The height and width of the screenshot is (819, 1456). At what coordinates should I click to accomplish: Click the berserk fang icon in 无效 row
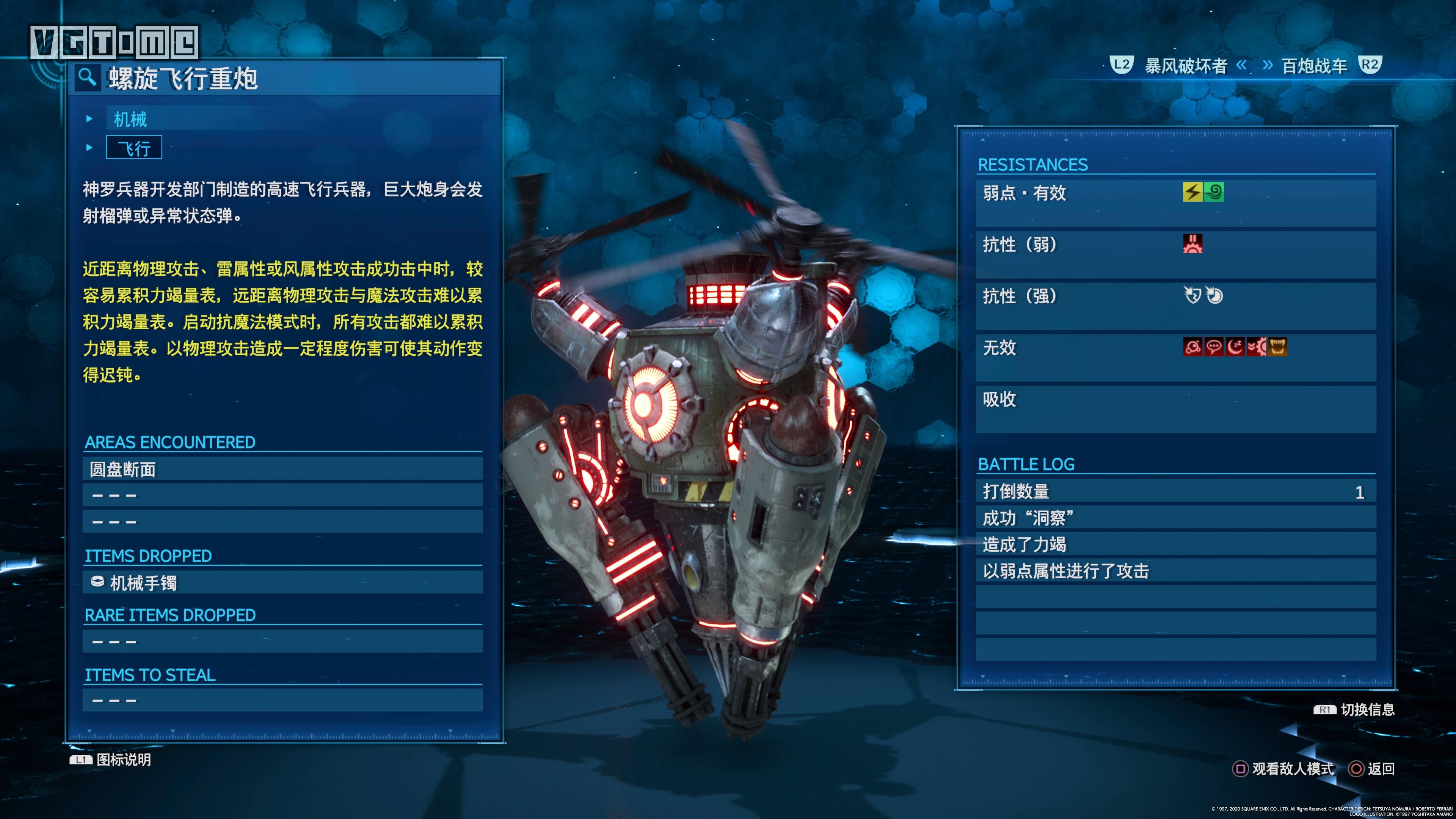coord(1278,347)
